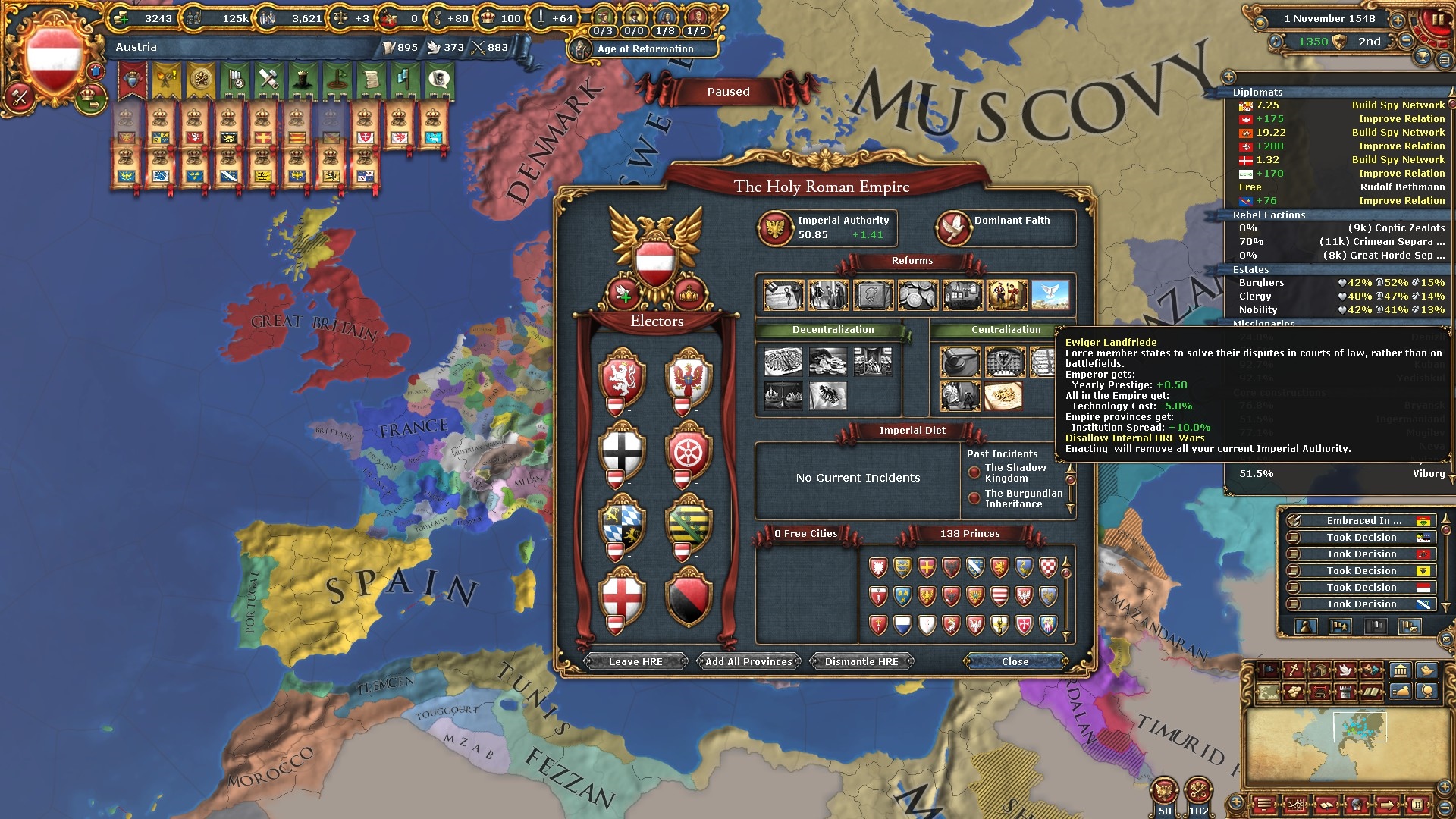
Task: Open the Embraced Institution message entry
Action: pyautogui.click(x=1362, y=521)
